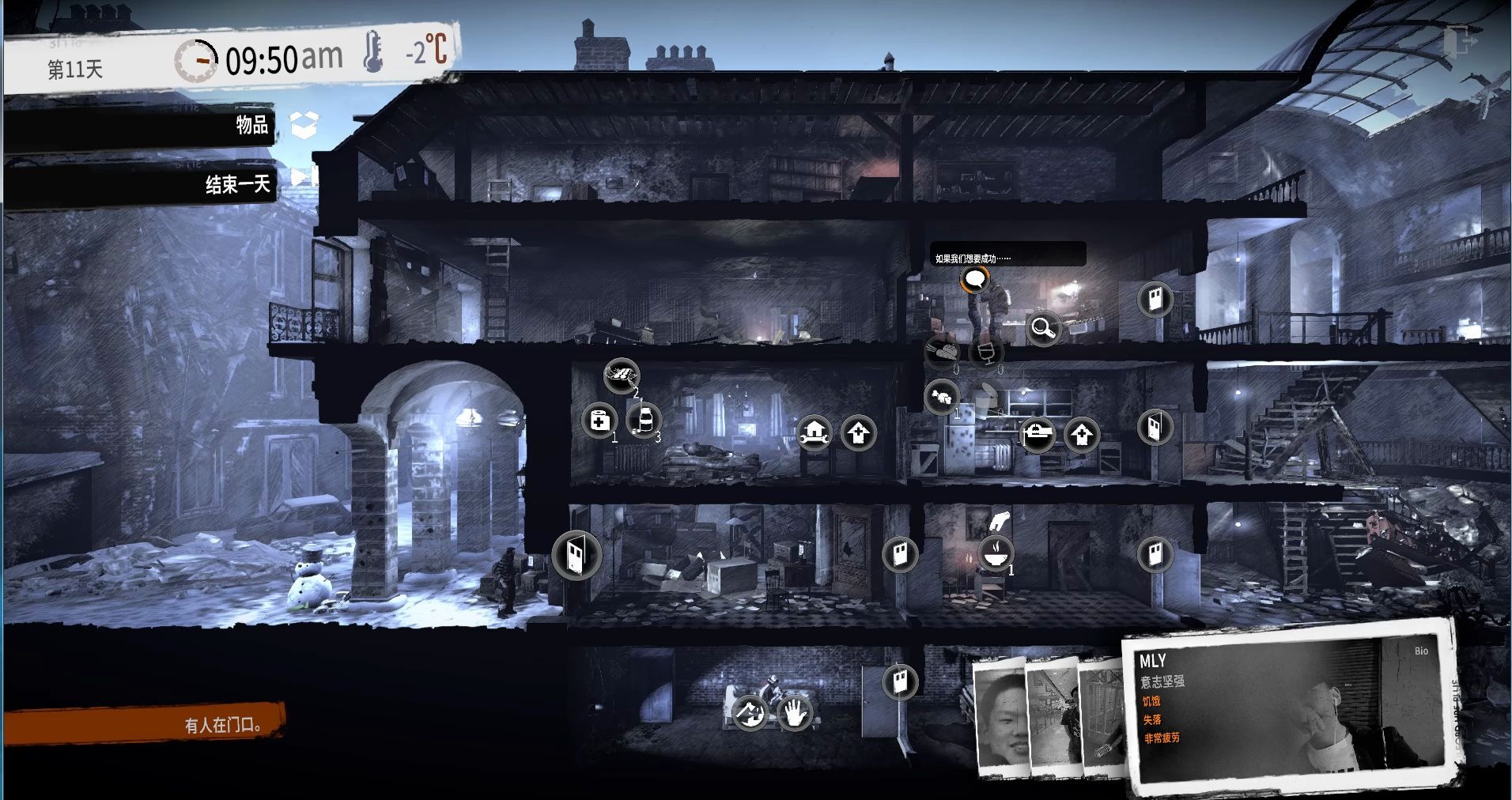Open the exit door icon in the corner

click(x=1459, y=41)
